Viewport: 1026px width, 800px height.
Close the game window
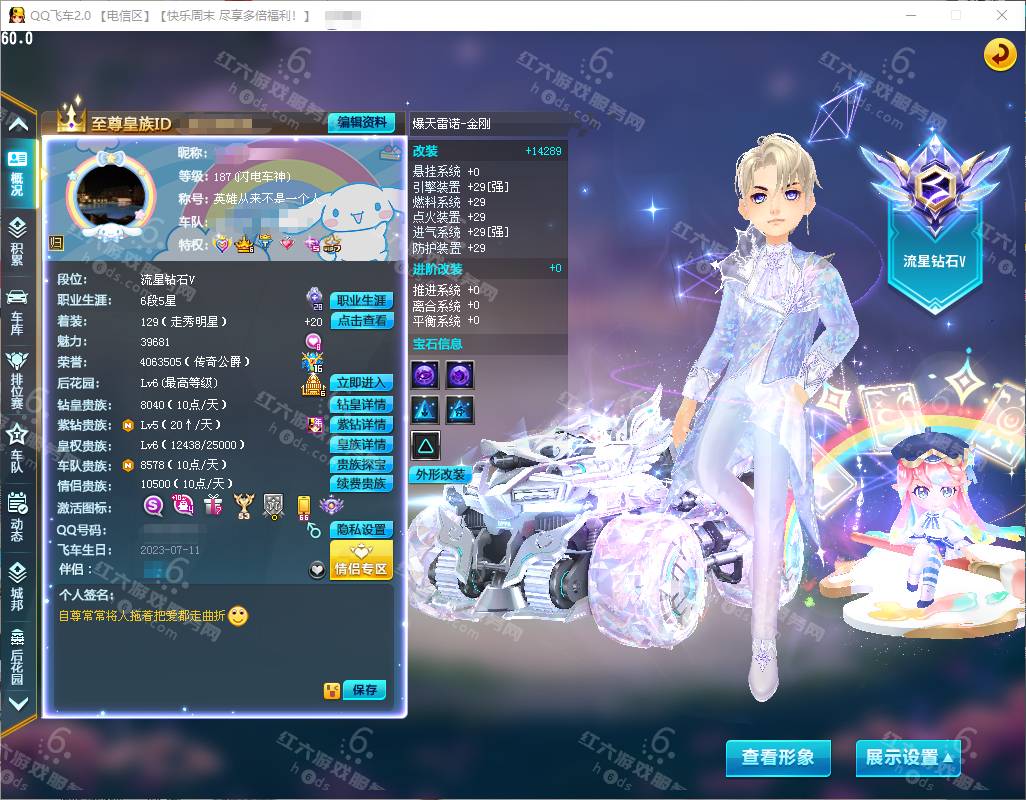tap(1002, 15)
